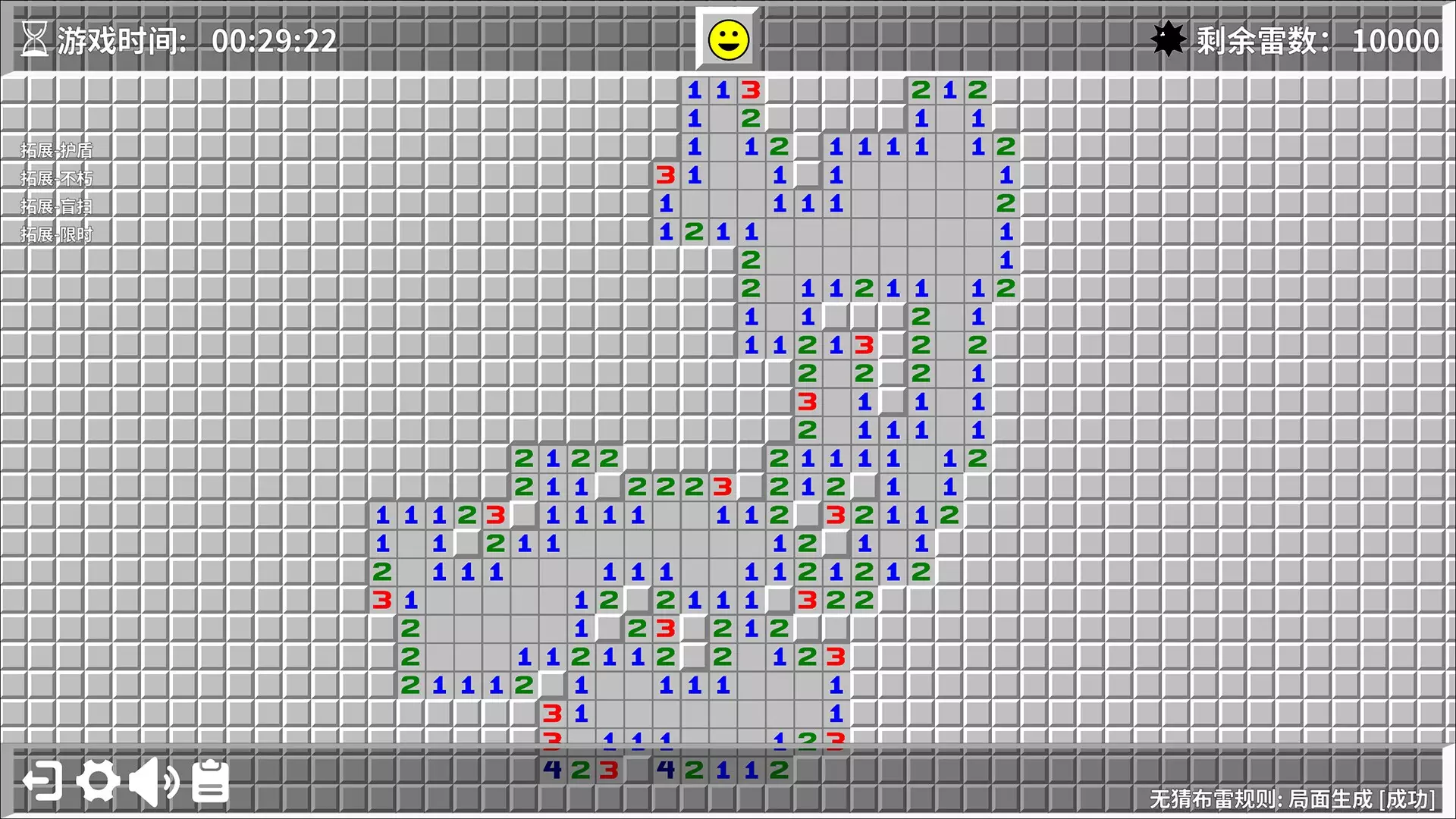The width and height of the screenshot is (1456, 819).
Task: Click the hourglass icon in the top bar
Action: [x=36, y=39]
